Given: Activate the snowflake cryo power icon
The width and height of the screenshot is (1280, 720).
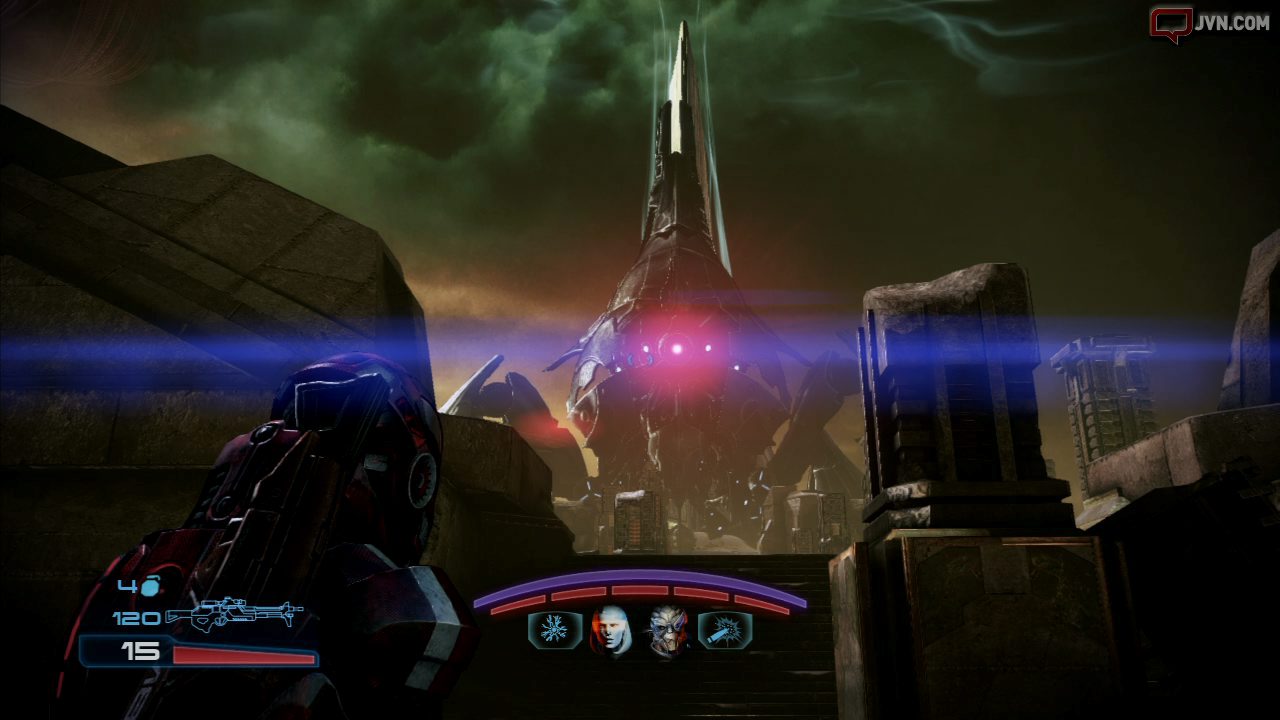Looking at the screenshot, I should [554, 631].
